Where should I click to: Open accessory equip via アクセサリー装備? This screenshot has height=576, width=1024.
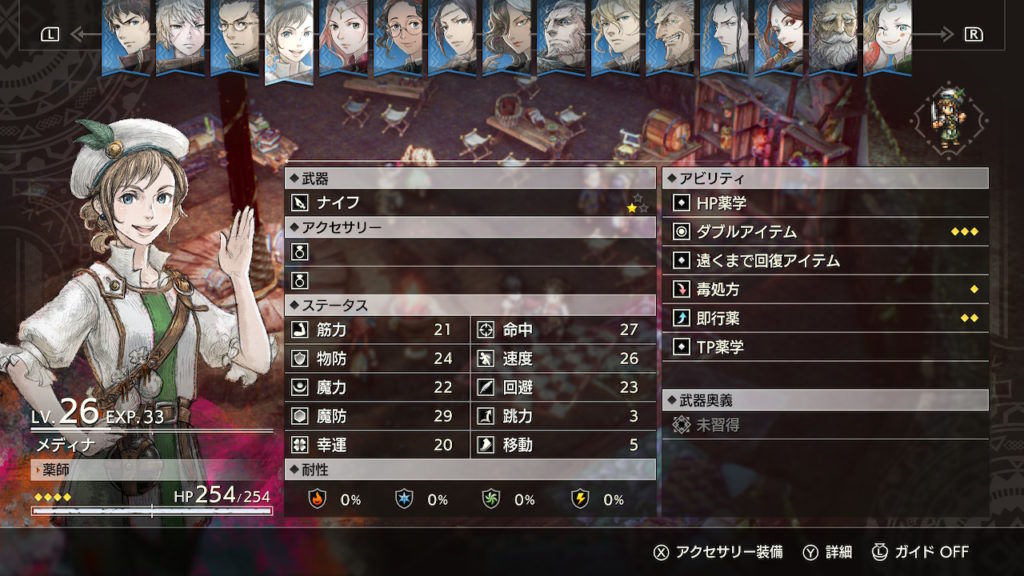(718, 552)
